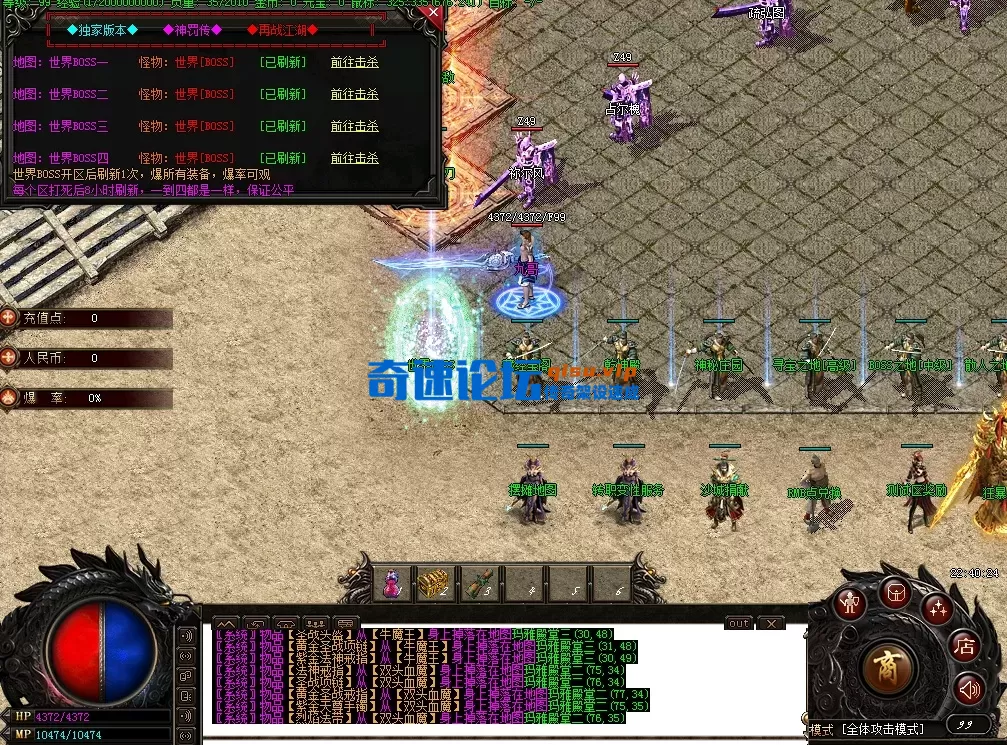Image resolution: width=1007 pixels, height=745 pixels.
Task: Click the chat window's out button
Action: click(x=738, y=623)
